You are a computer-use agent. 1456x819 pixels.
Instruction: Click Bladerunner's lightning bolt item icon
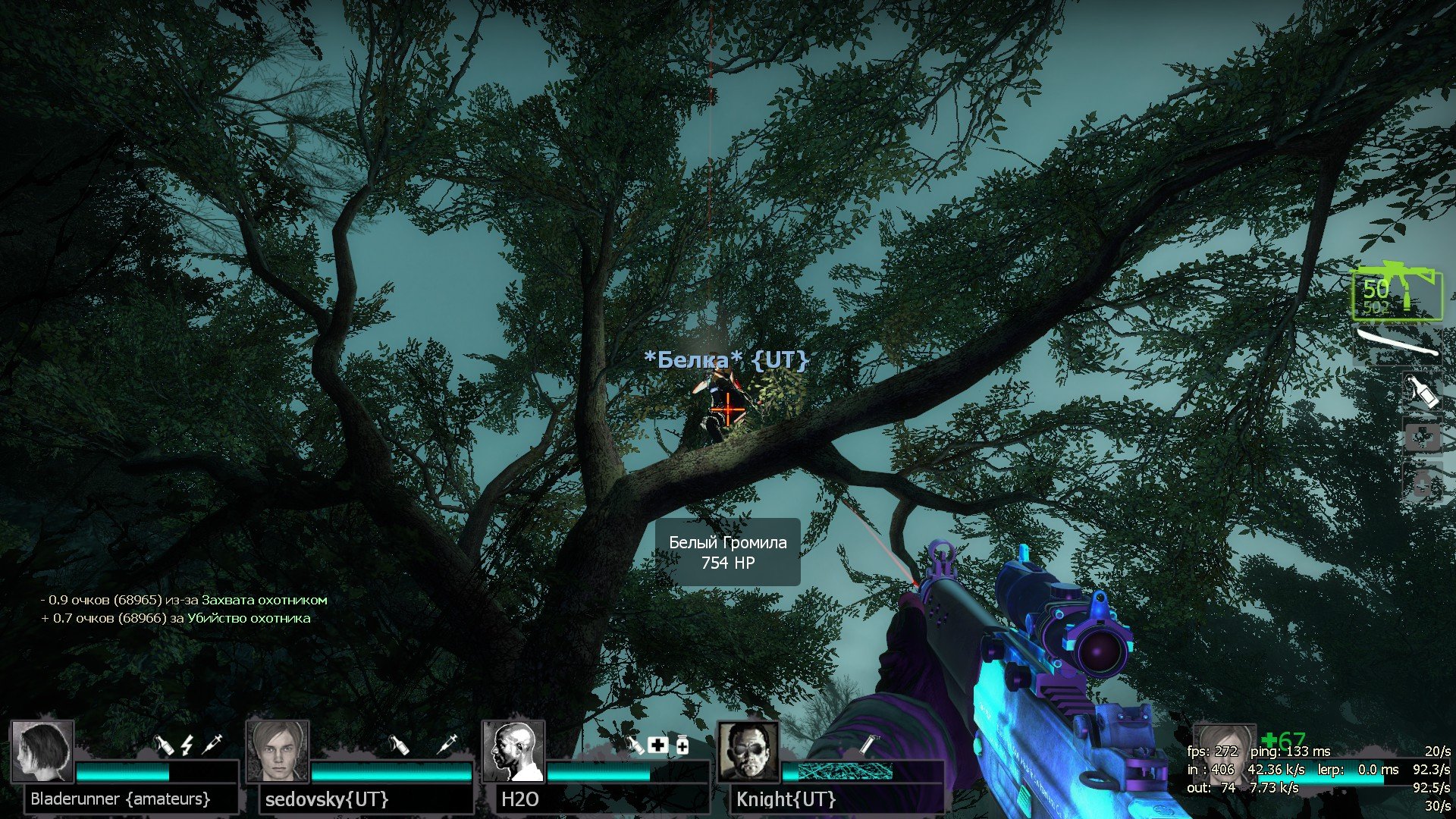(187, 745)
